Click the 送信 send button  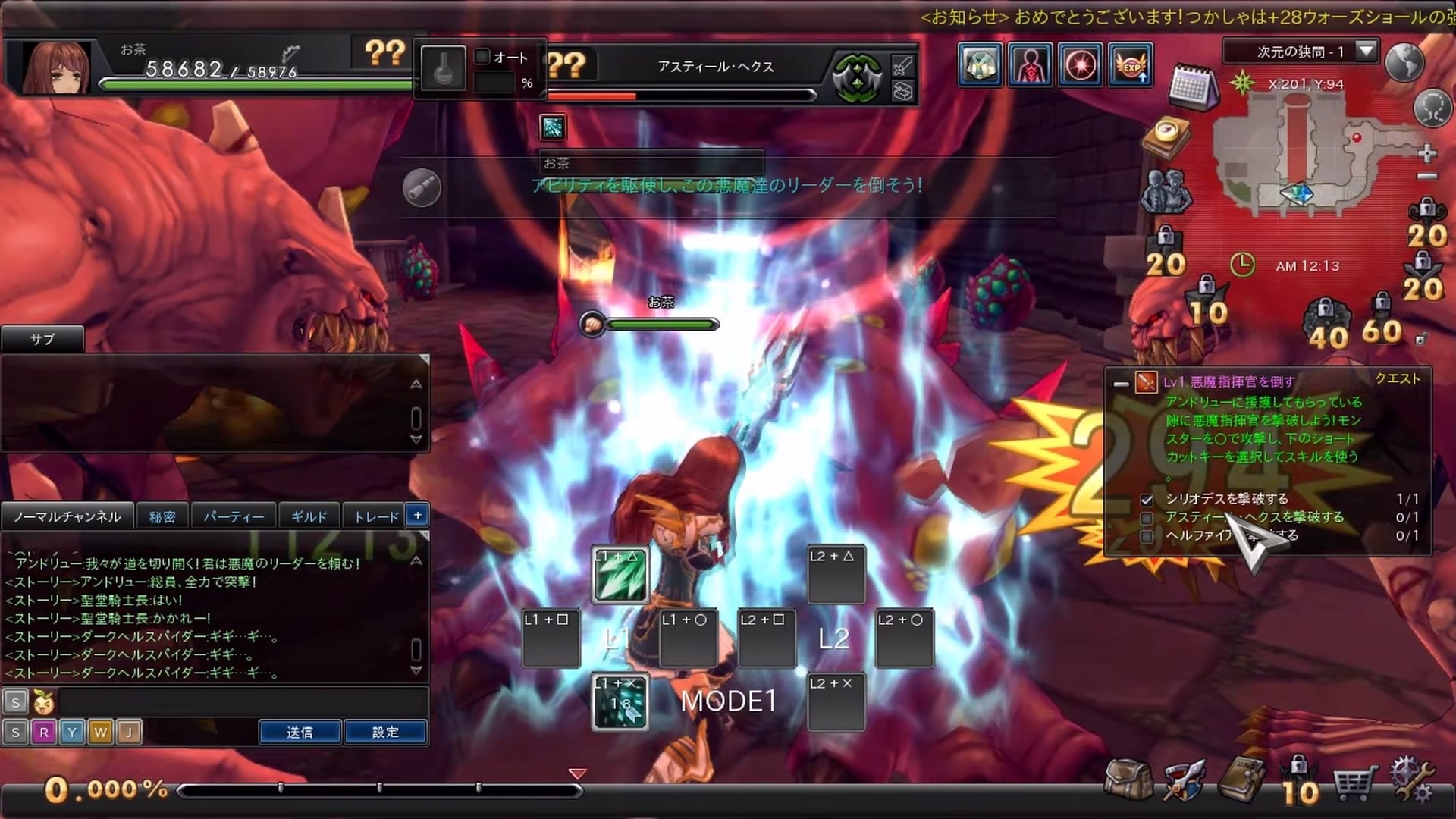300,732
